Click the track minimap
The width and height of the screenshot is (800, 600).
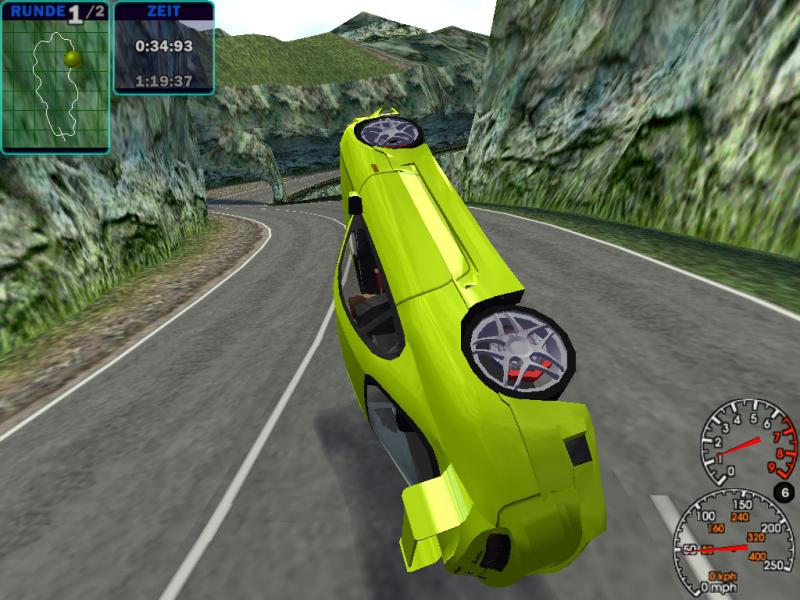[55, 85]
